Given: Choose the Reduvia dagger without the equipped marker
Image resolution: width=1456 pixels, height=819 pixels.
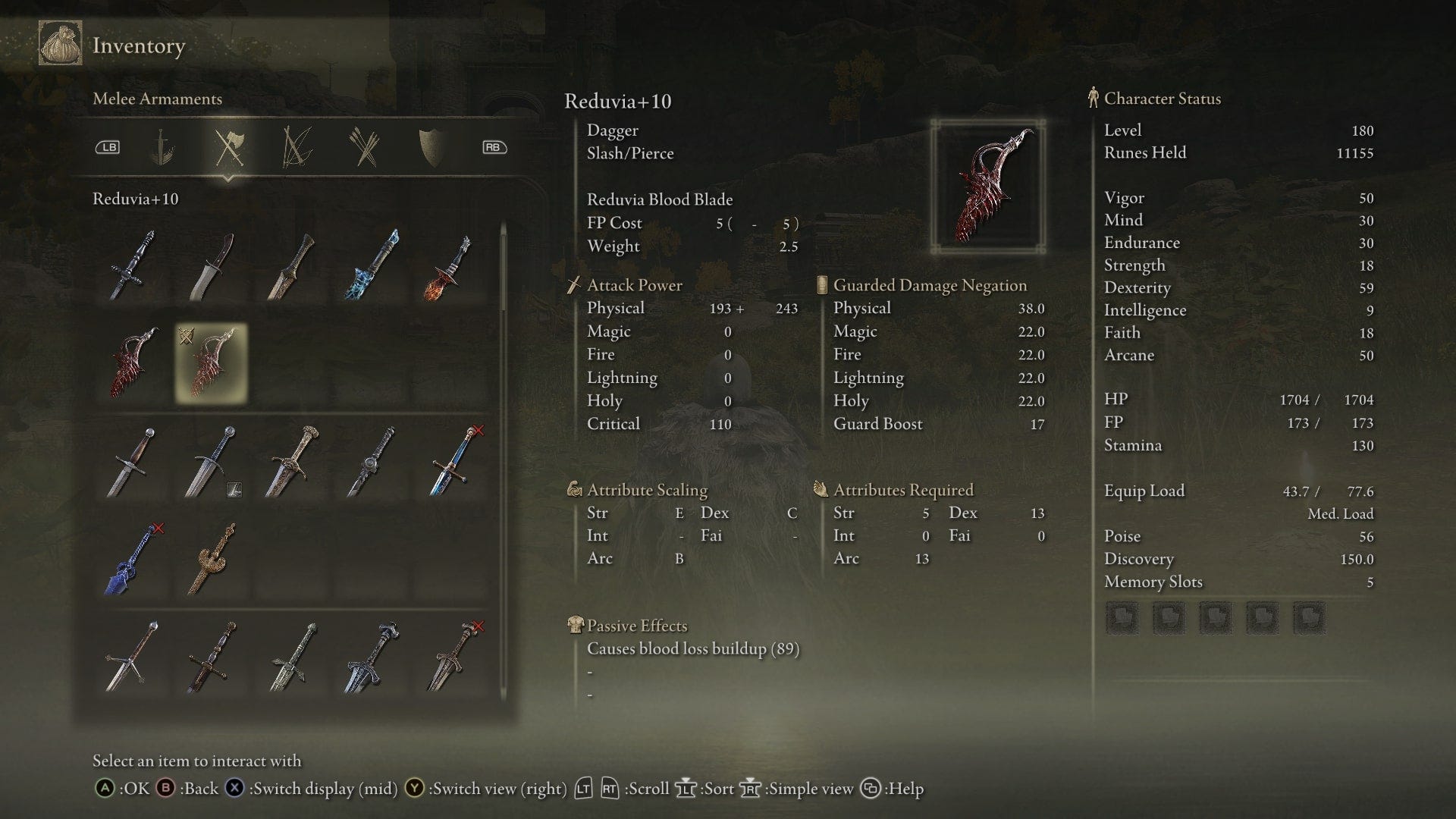Looking at the screenshot, I should [132, 363].
